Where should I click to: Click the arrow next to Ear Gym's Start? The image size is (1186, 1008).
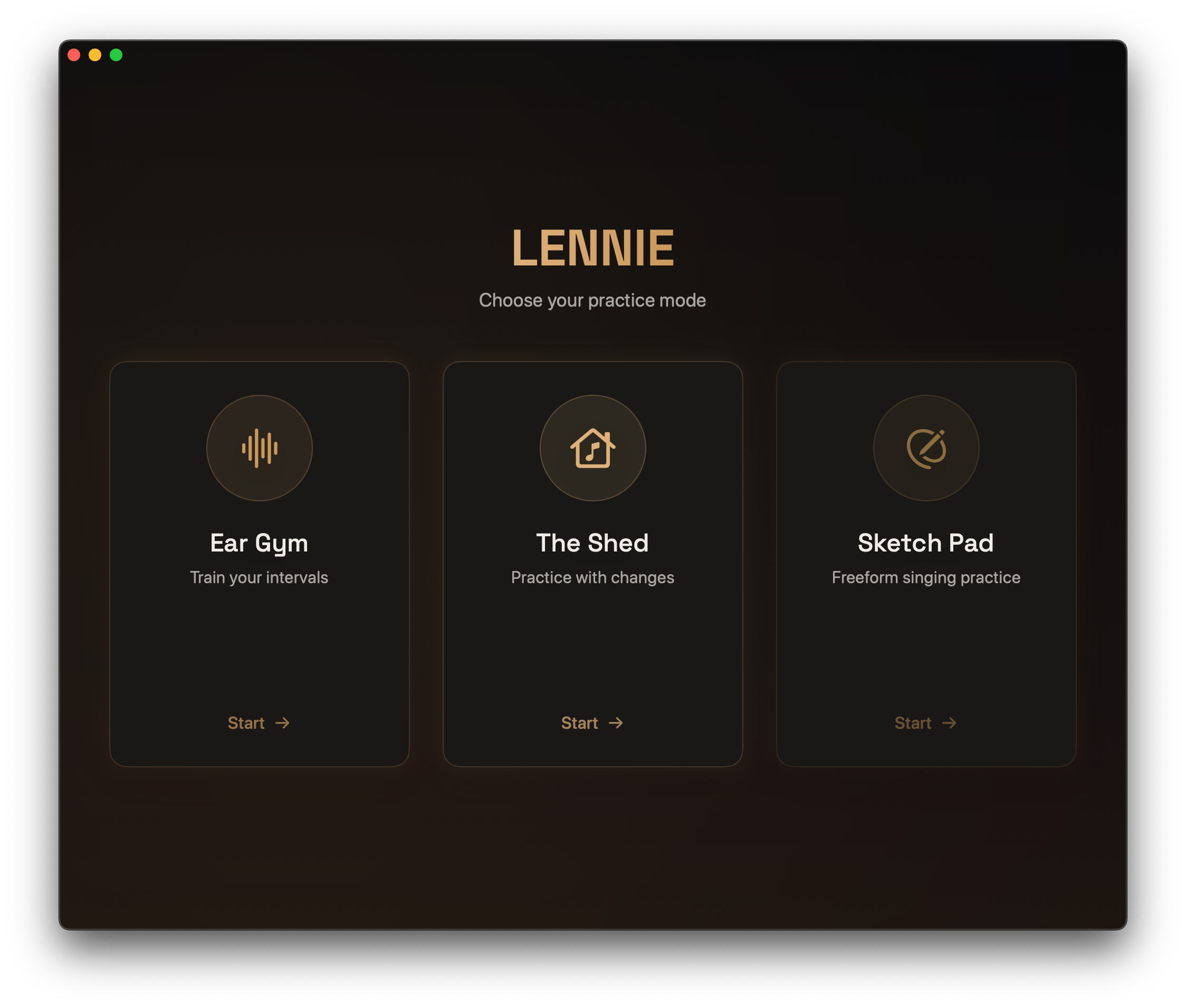click(x=284, y=723)
